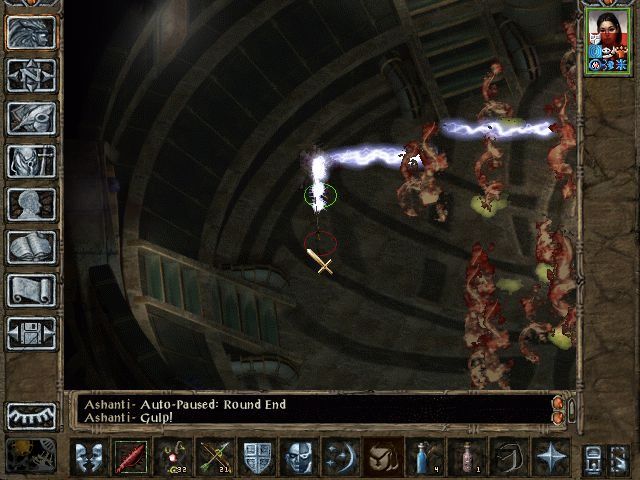This screenshot has height=480, width=640.
Task: Activate the shield guard action
Action: 257,456
